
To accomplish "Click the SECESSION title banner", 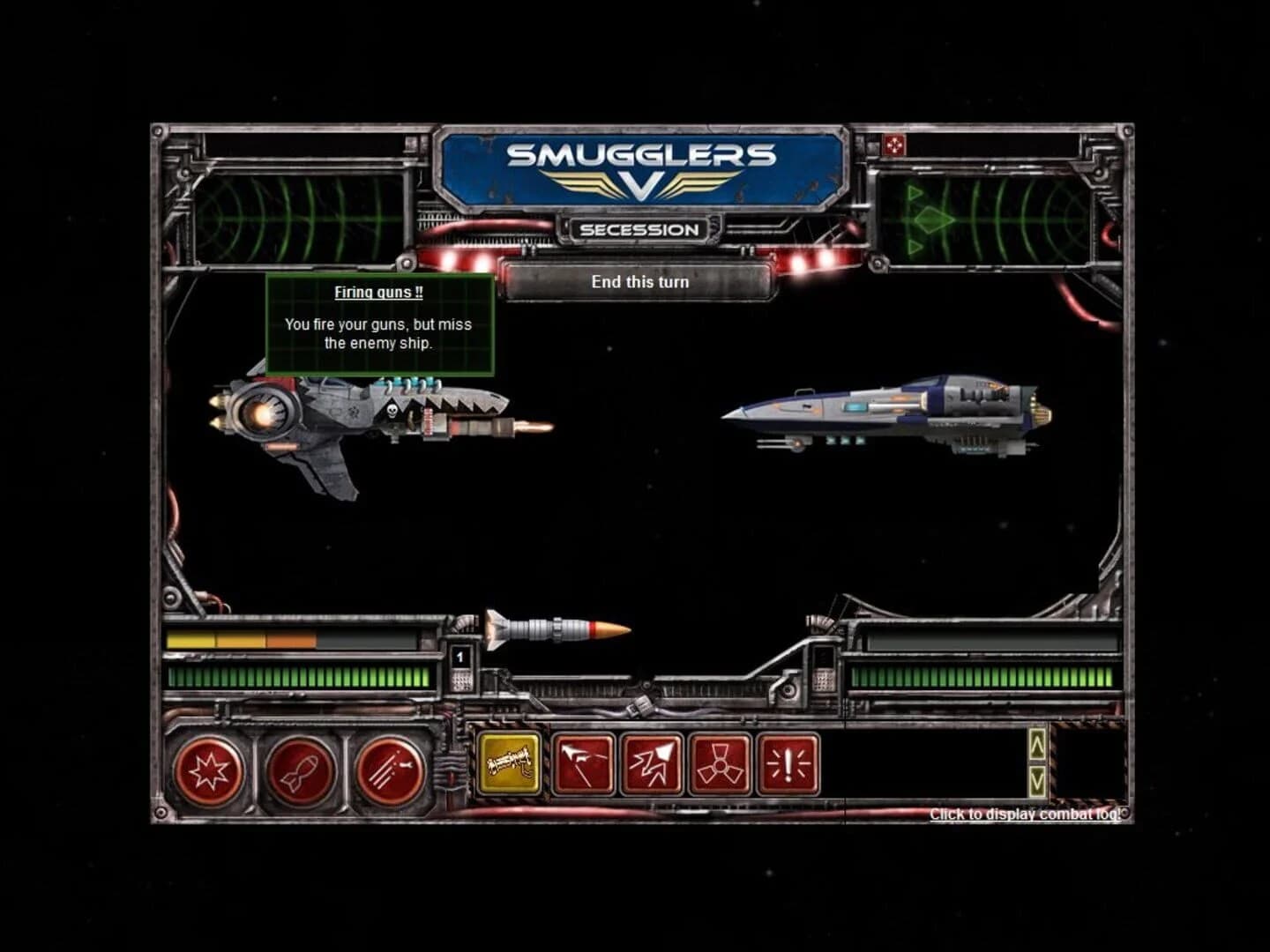I will (x=638, y=229).
